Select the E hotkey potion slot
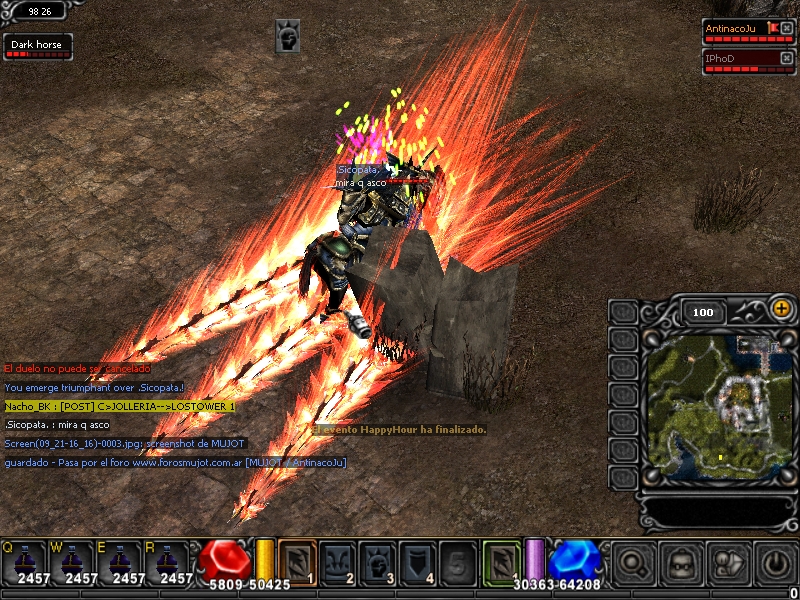 [120, 562]
